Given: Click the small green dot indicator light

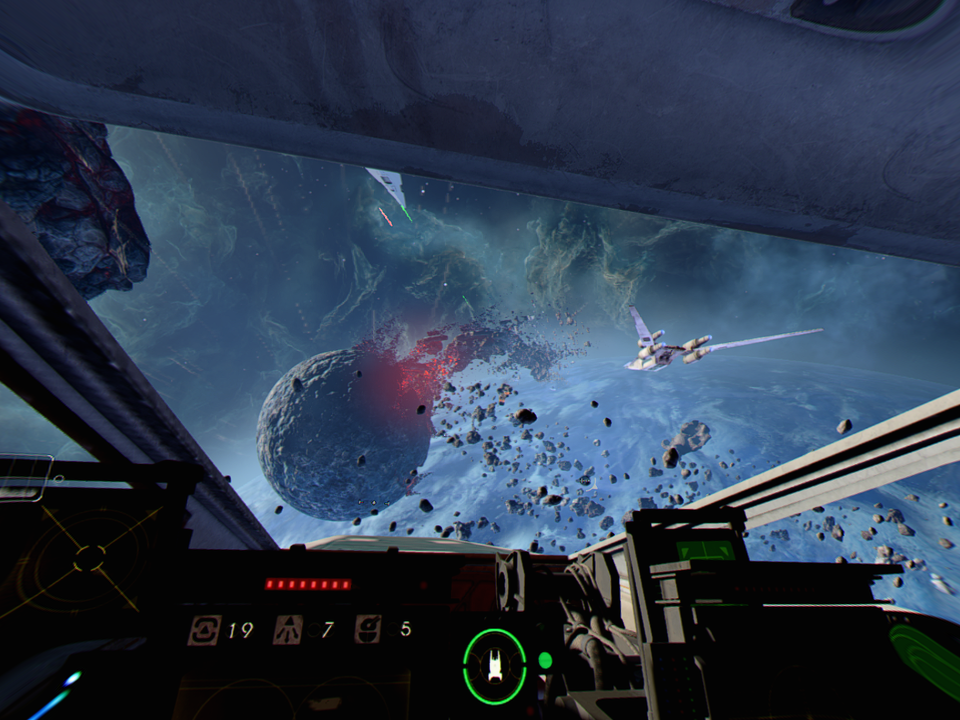Looking at the screenshot, I should (545, 660).
